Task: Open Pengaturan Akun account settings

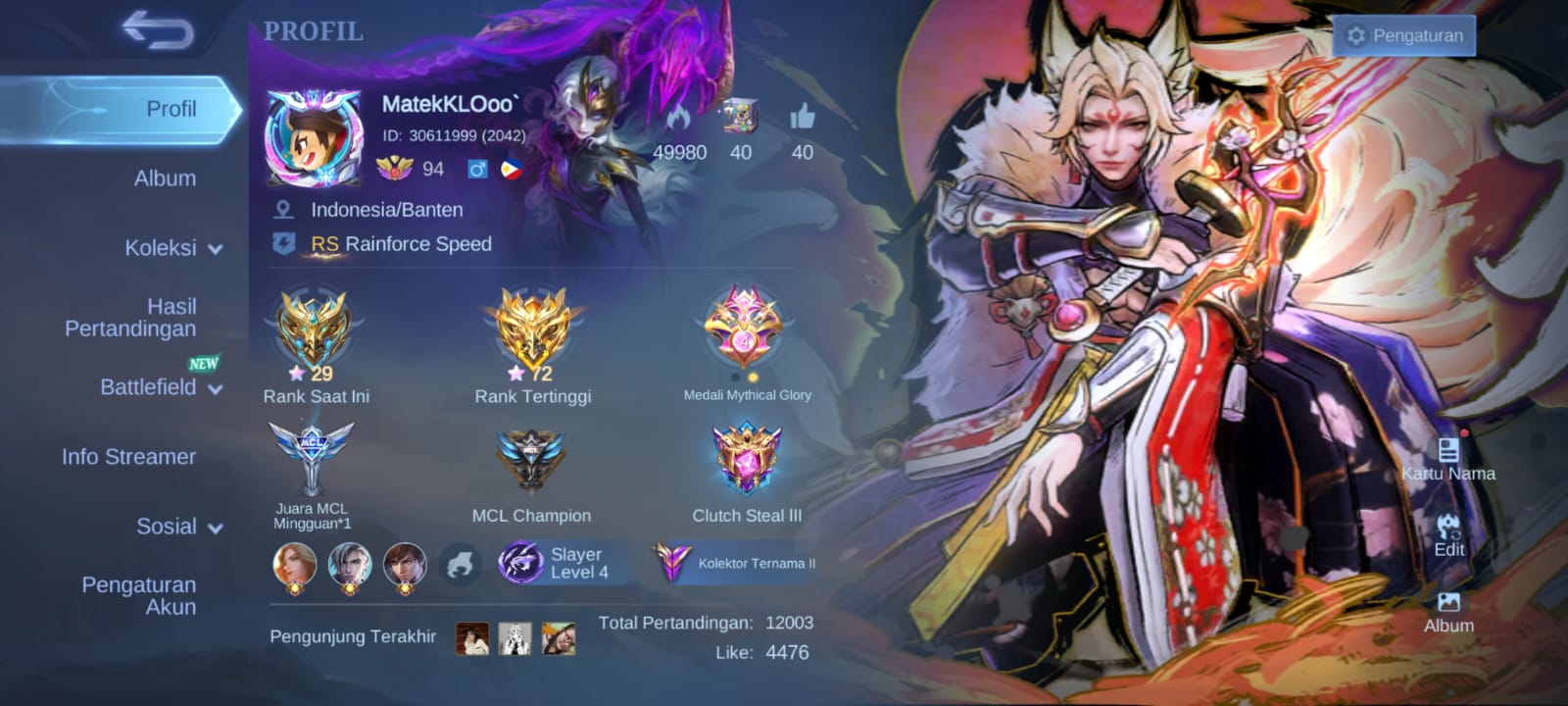Action: [139, 595]
